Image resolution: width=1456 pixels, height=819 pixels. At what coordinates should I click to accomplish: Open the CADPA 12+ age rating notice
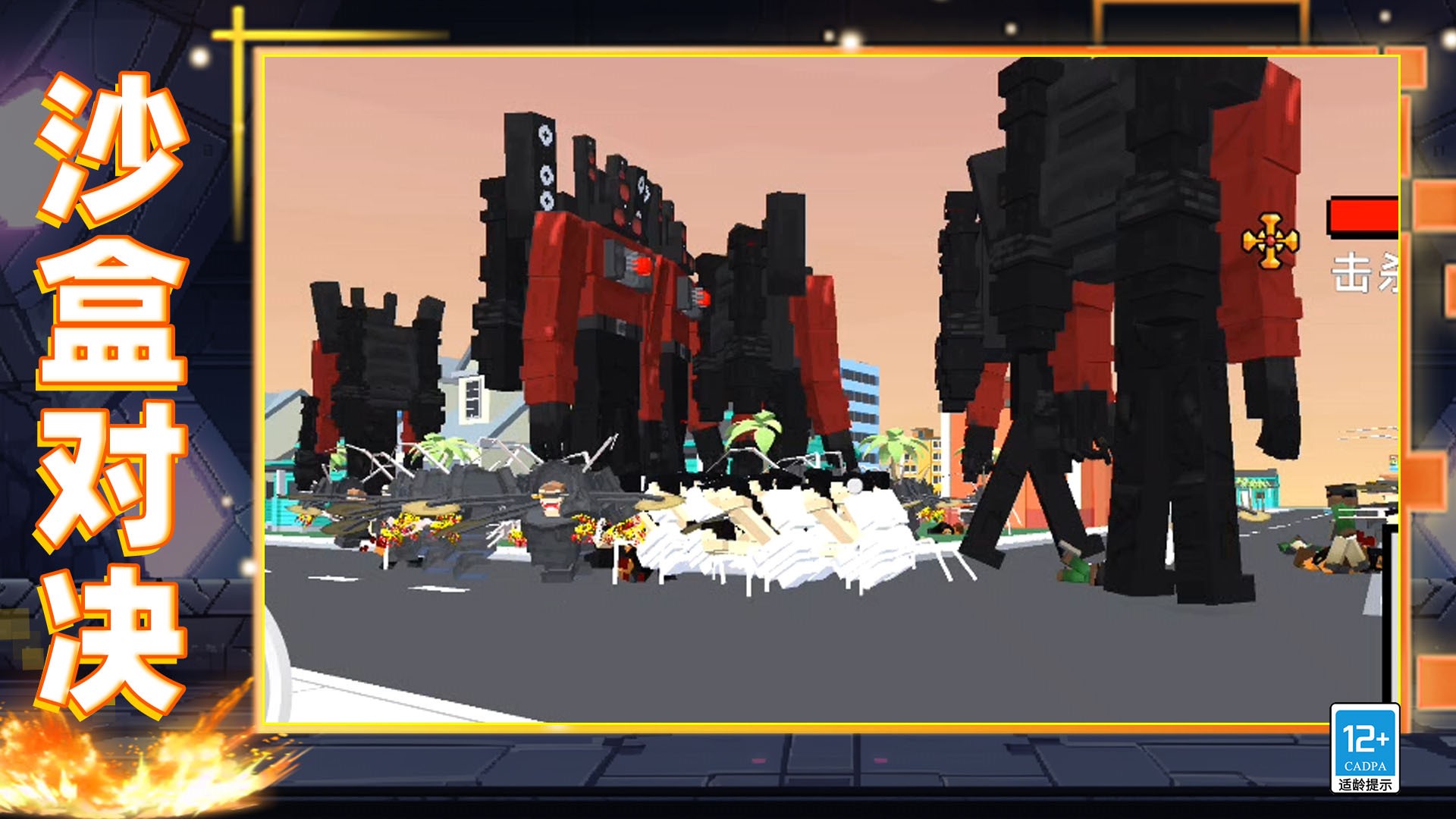pyautogui.click(x=1364, y=749)
